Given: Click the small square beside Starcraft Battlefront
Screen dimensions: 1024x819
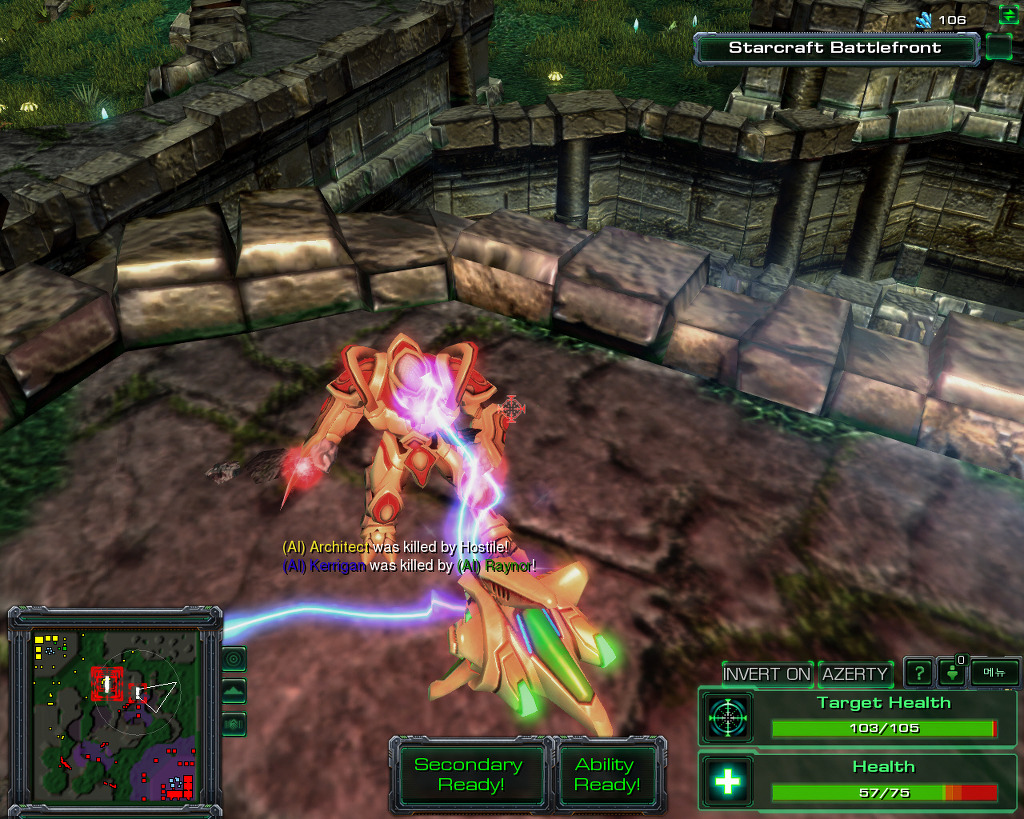Looking at the screenshot, I should point(998,48).
